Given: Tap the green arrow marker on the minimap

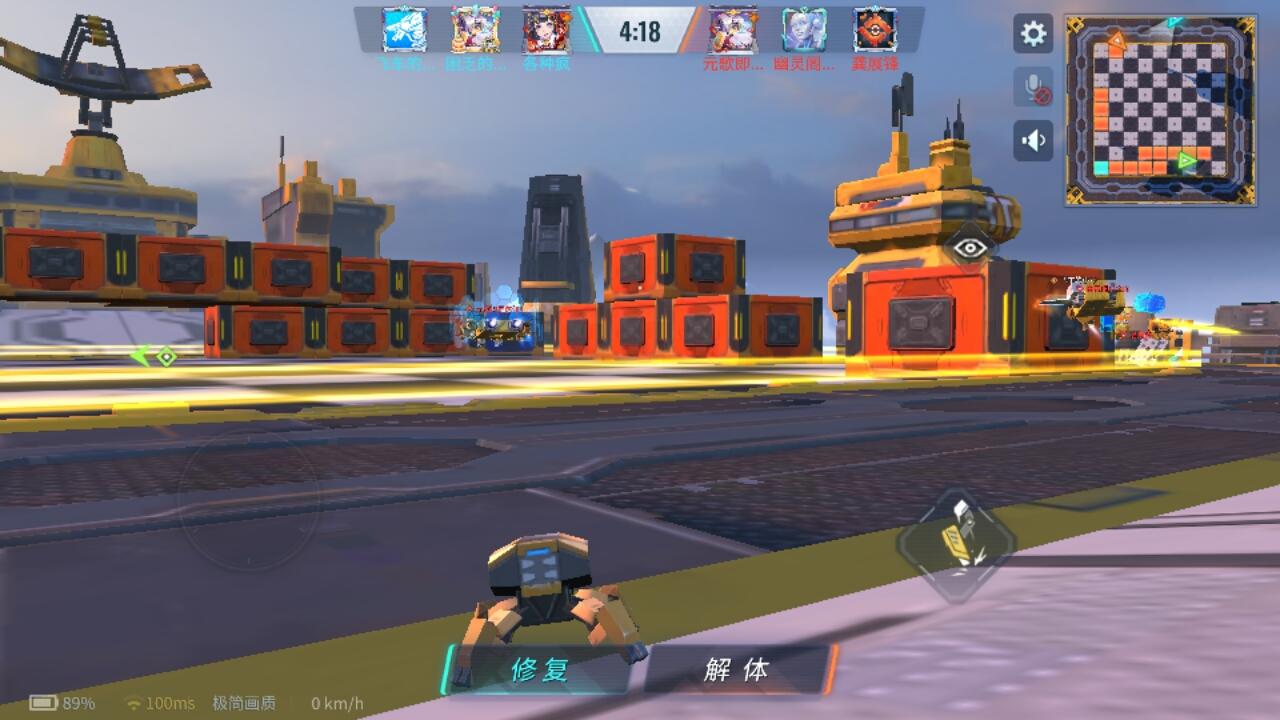Looking at the screenshot, I should coord(1186,158).
